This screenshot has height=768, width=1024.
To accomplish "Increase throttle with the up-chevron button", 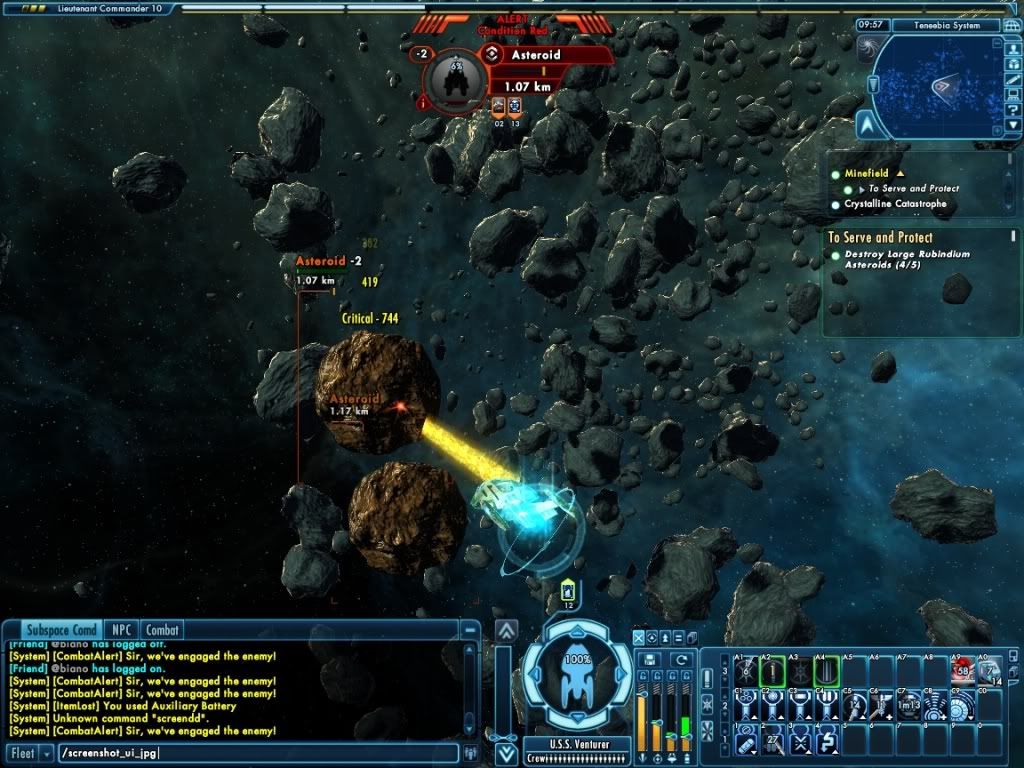I will click(507, 631).
